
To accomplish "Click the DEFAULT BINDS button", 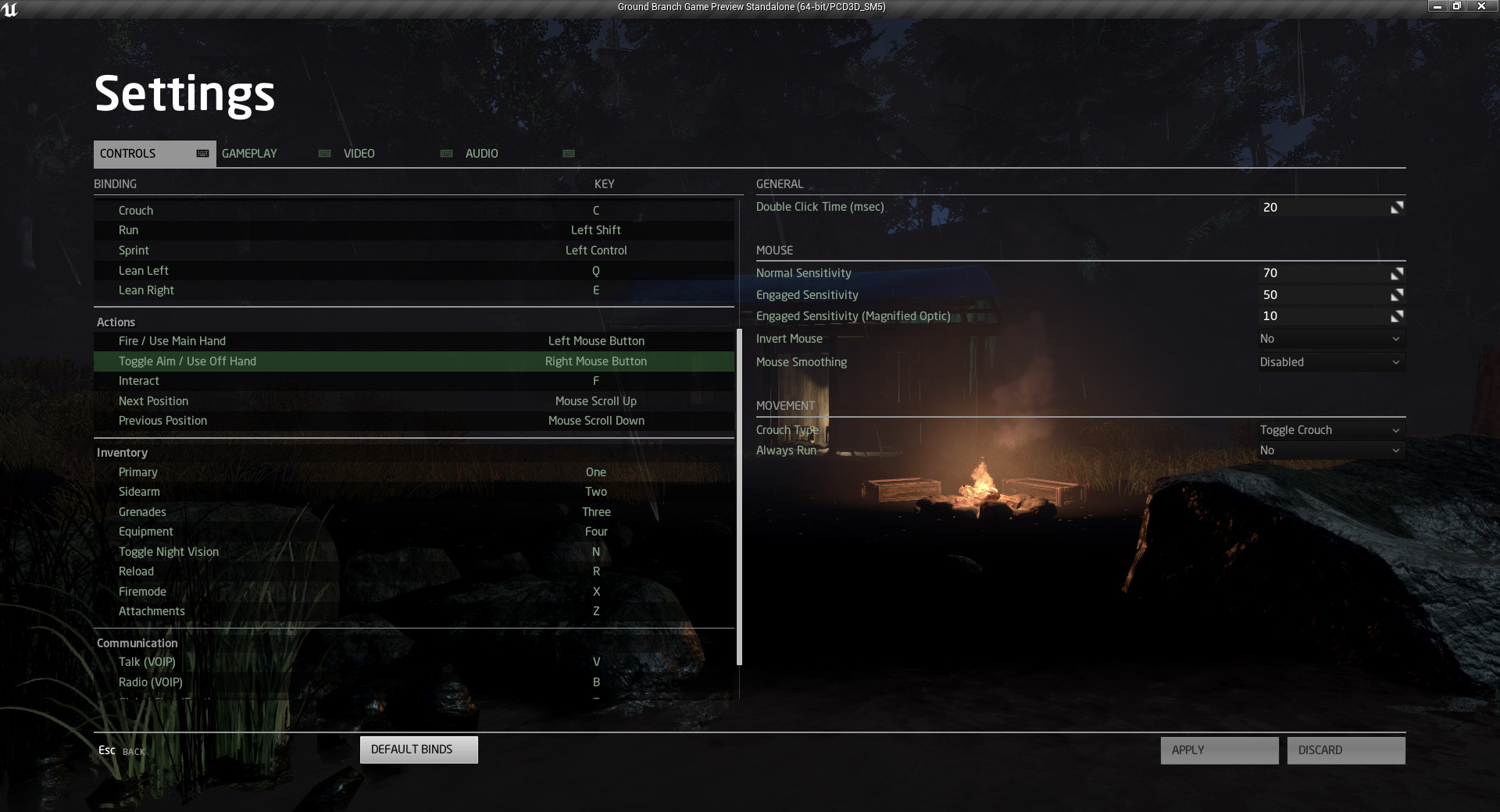I will [419, 750].
